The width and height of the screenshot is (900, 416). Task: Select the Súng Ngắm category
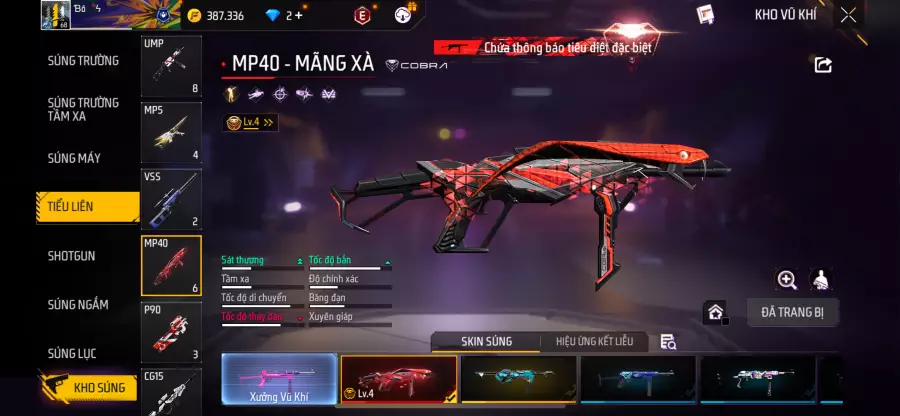(x=79, y=305)
